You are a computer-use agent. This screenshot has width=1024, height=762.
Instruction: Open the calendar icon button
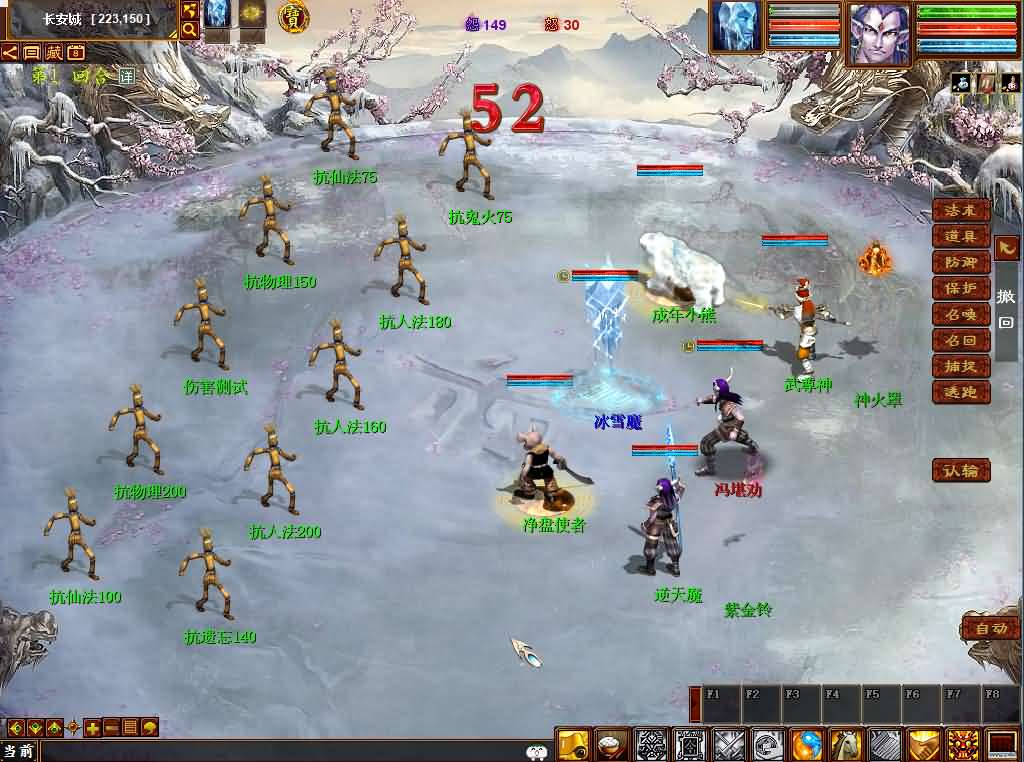(75, 52)
